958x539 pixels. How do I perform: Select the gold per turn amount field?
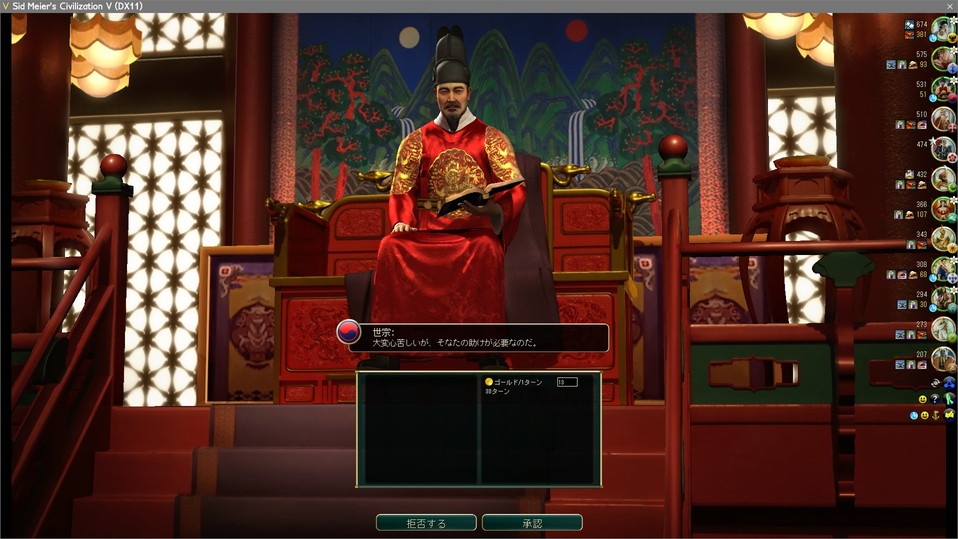point(567,382)
